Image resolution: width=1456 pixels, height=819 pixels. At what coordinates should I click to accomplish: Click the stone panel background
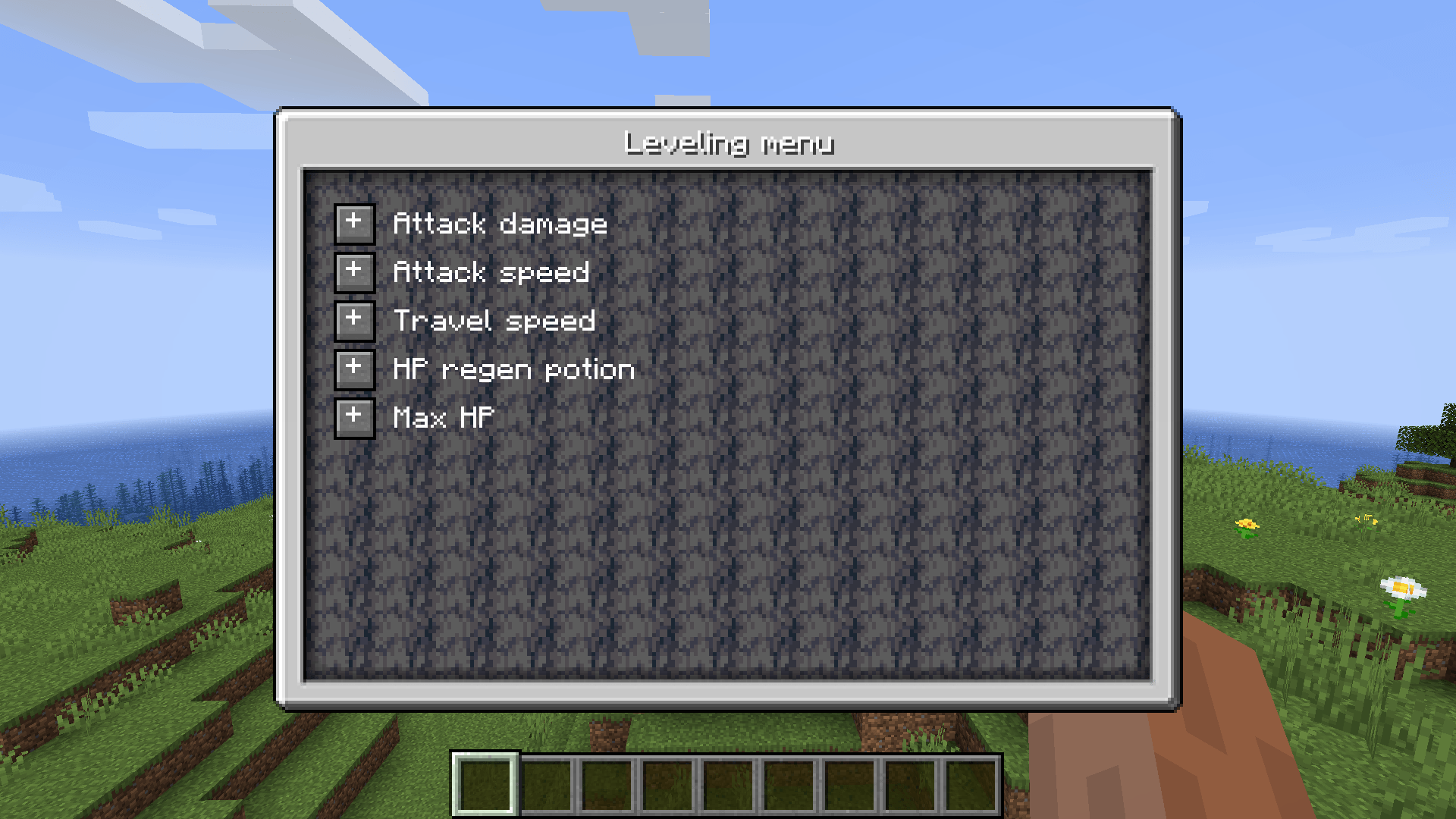point(834,546)
